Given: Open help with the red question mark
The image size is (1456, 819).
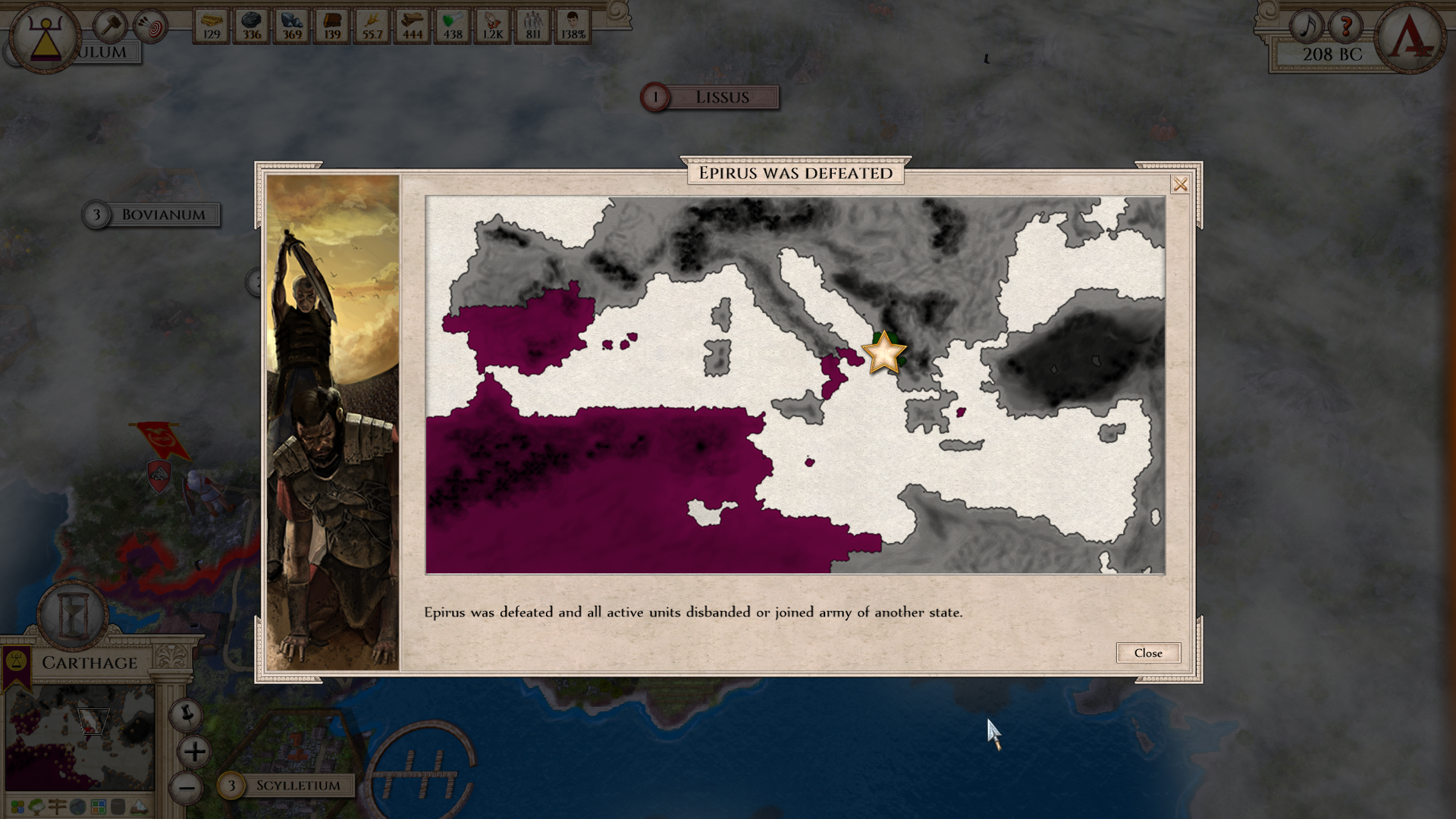Looking at the screenshot, I should pyautogui.click(x=1347, y=27).
